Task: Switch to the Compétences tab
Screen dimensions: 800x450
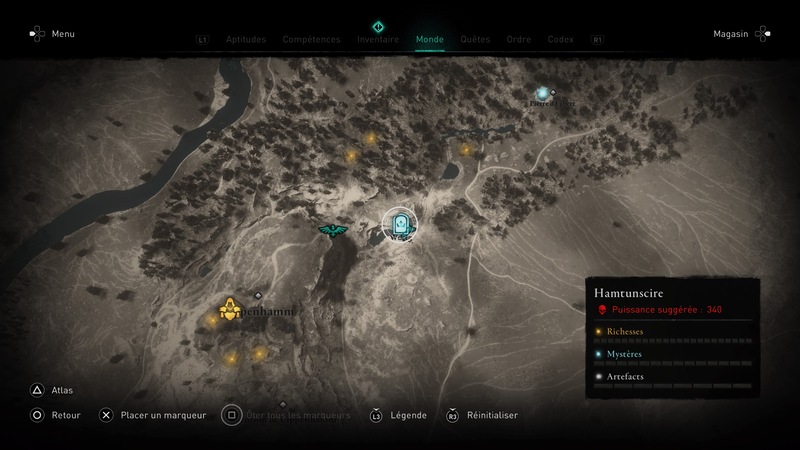Action: [312, 40]
